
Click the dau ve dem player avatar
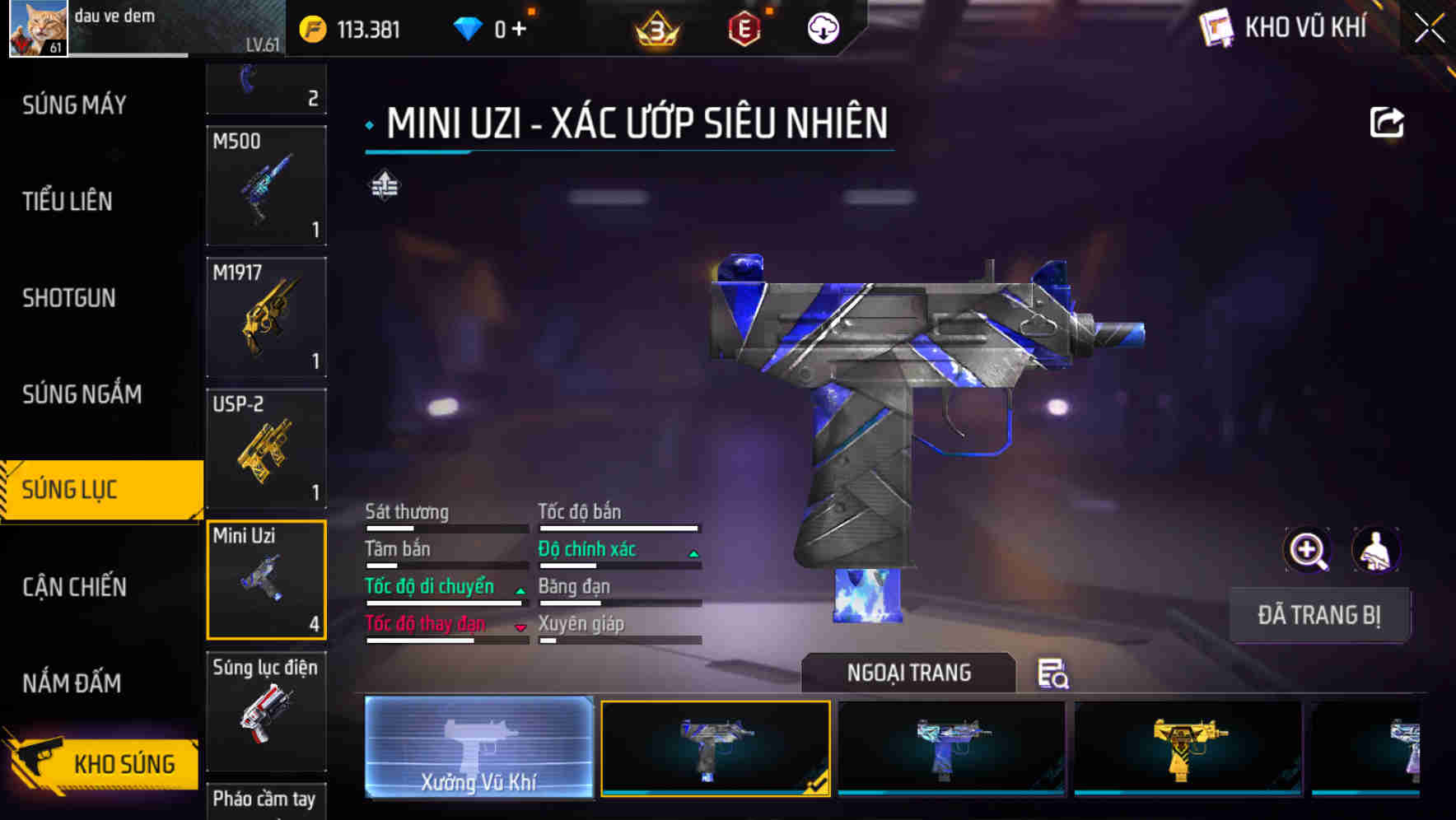pos(37,29)
